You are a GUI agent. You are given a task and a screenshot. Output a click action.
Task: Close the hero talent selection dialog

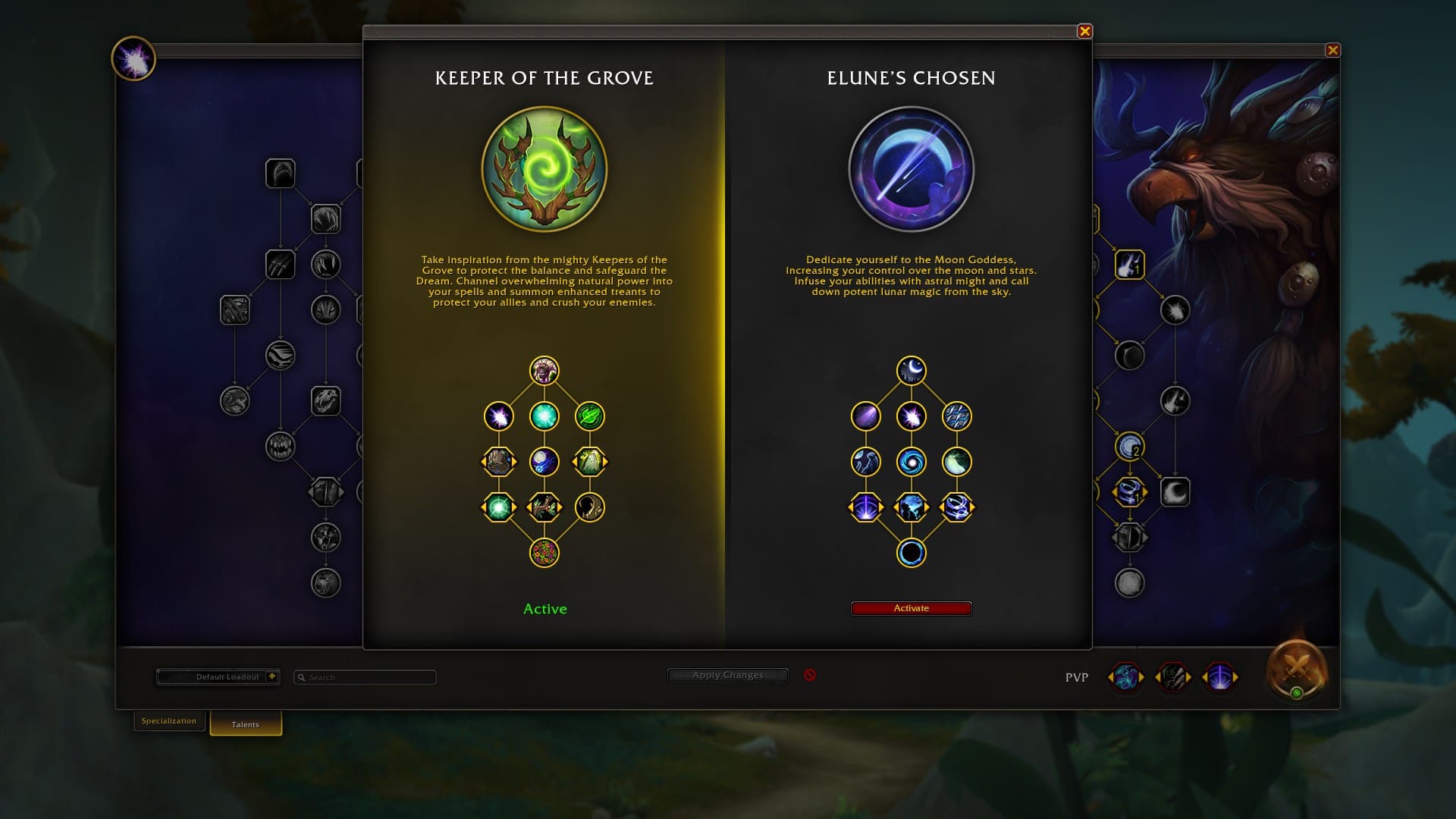pos(1084,31)
